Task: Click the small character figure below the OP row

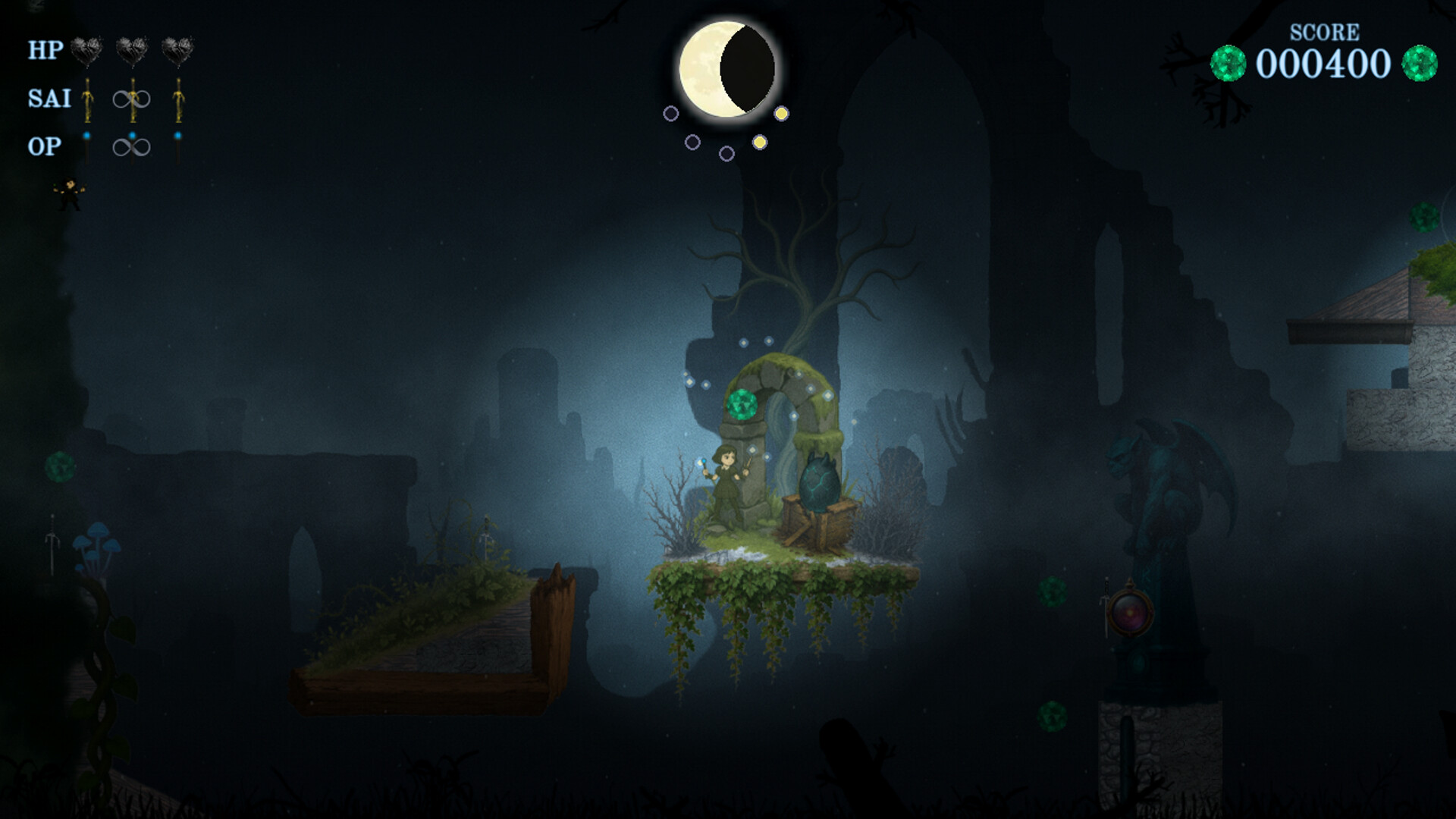Action: (x=68, y=192)
